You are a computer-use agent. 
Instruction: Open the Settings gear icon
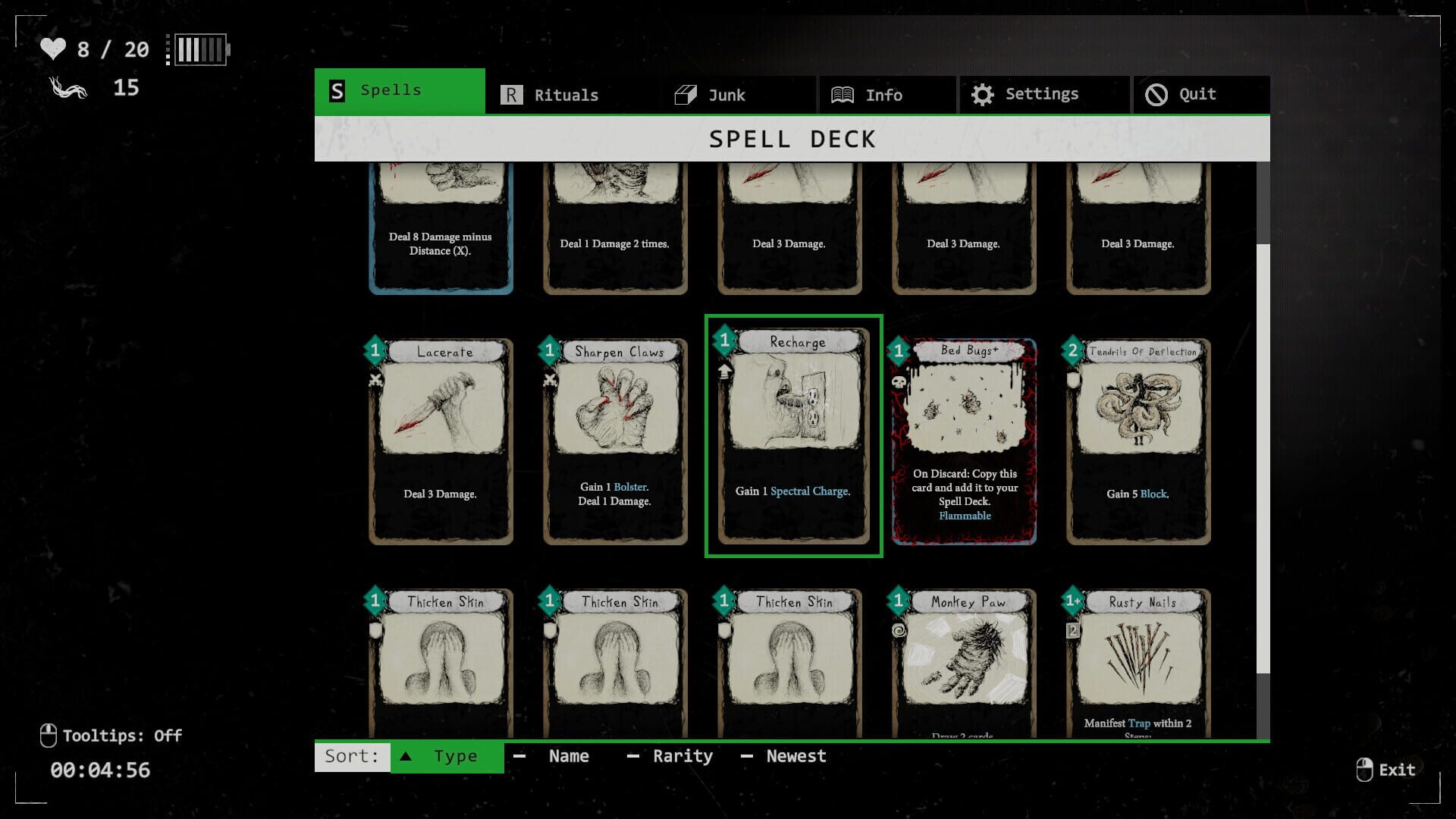click(983, 94)
